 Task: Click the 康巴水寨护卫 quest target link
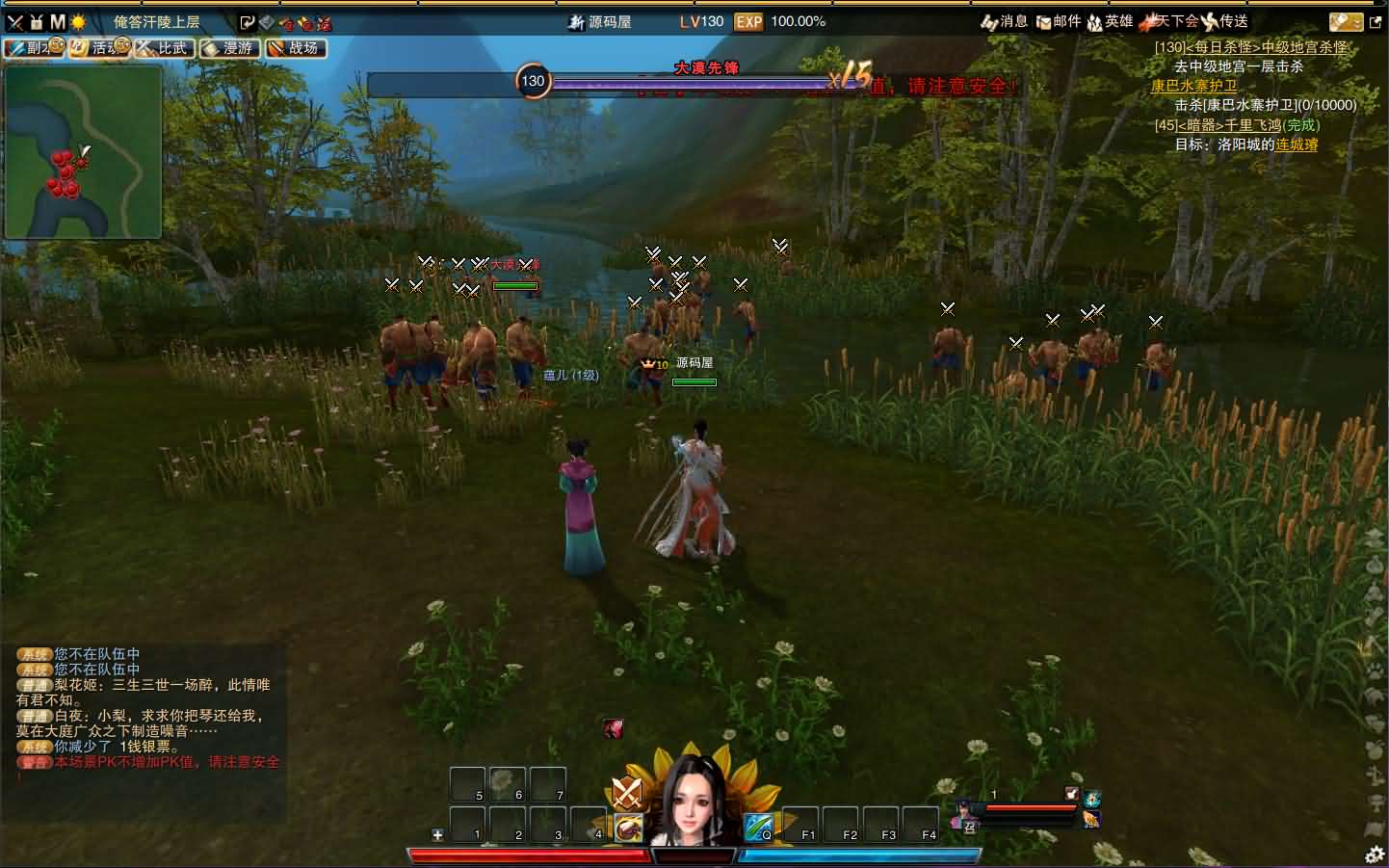click(1193, 86)
